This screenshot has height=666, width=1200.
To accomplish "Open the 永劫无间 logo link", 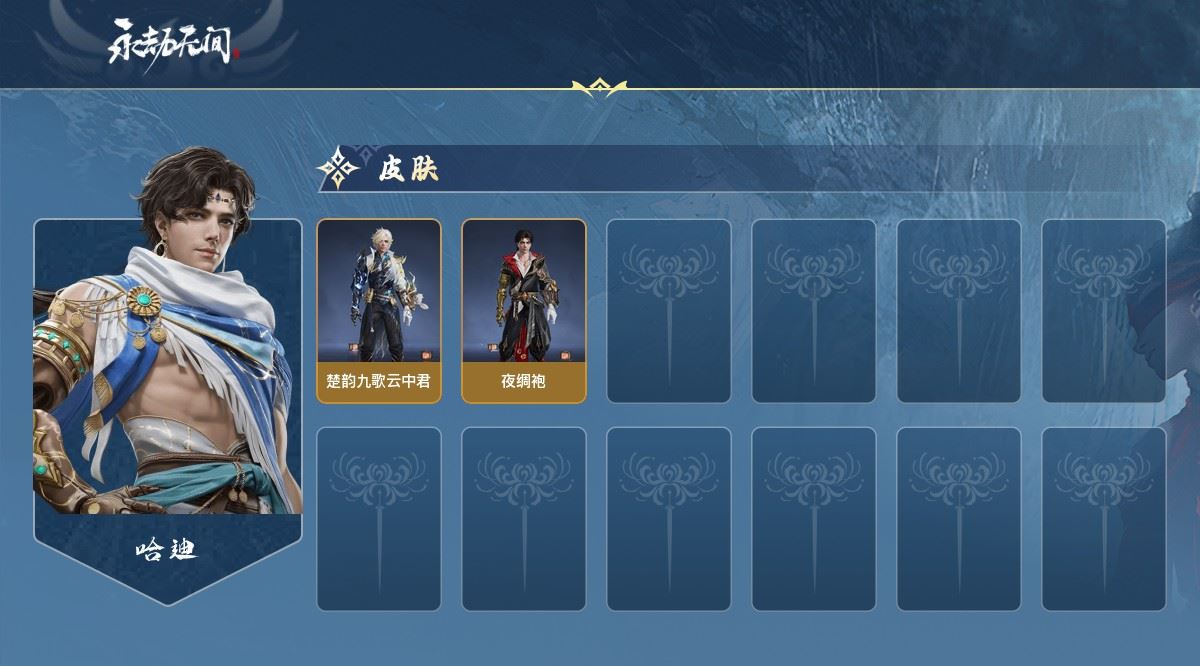I will click(x=173, y=43).
